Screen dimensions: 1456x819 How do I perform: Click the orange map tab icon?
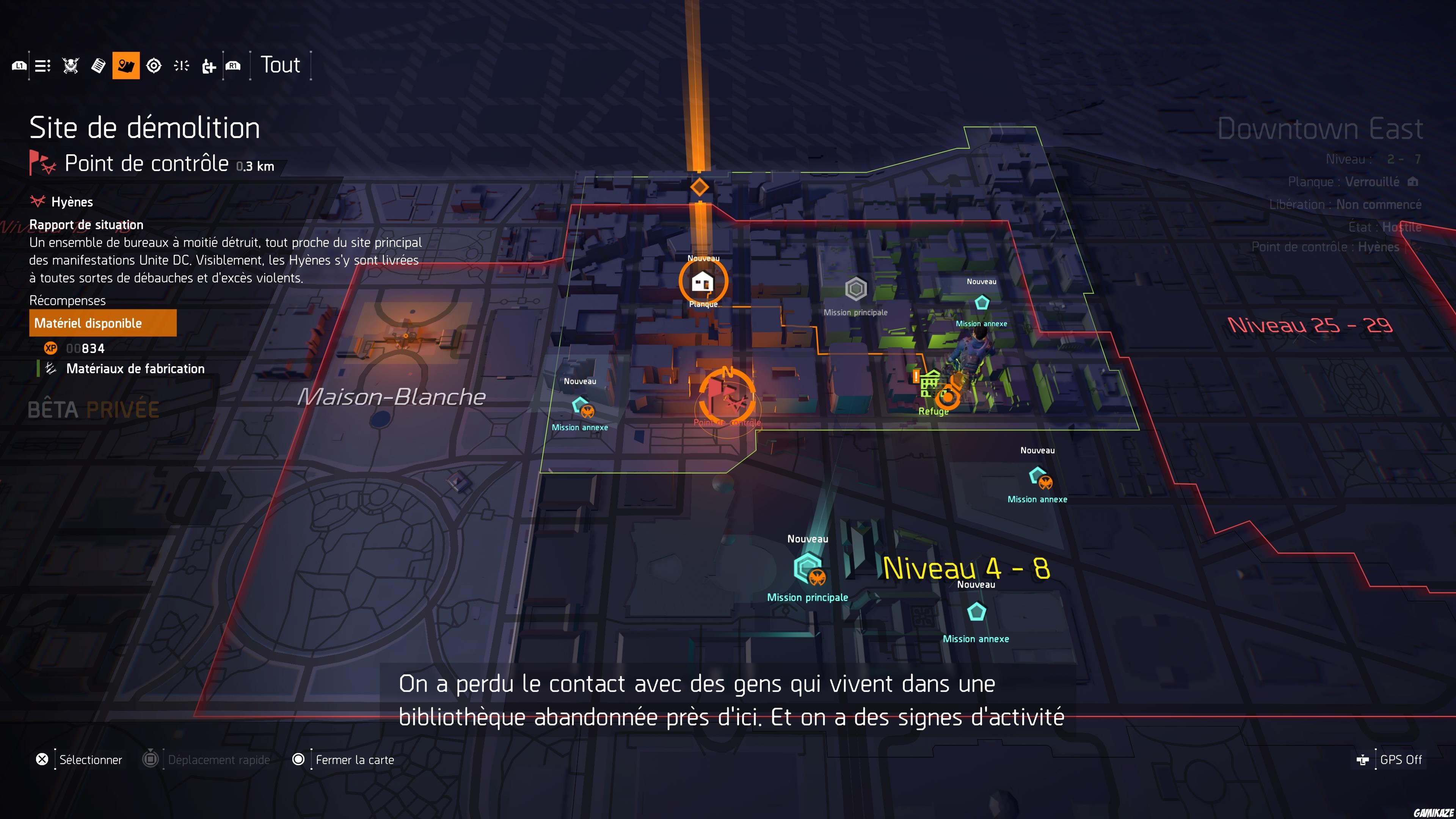[126, 65]
